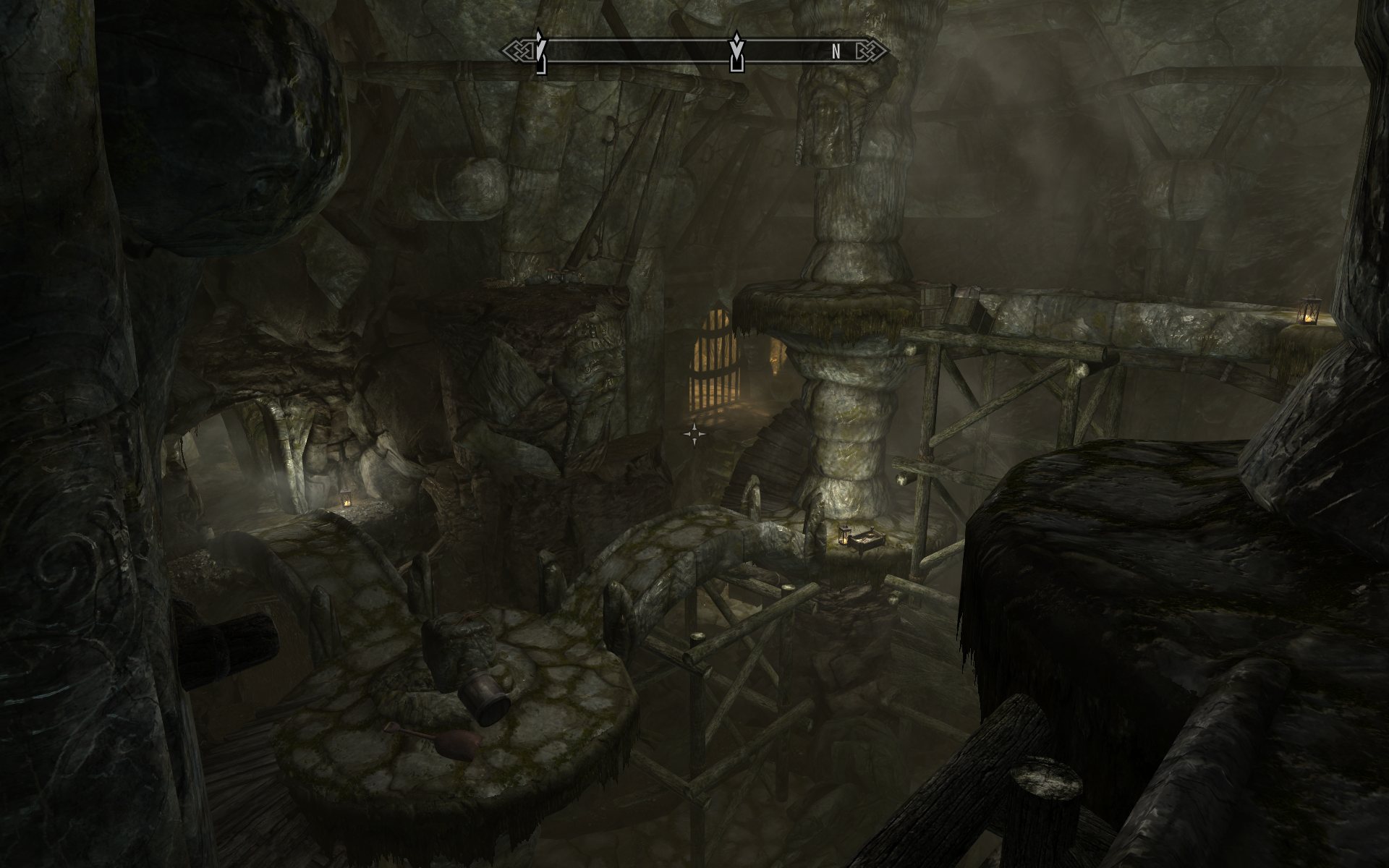Select the half-clipped quest marker on the compass

pyautogui.click(x=540, y=51)
